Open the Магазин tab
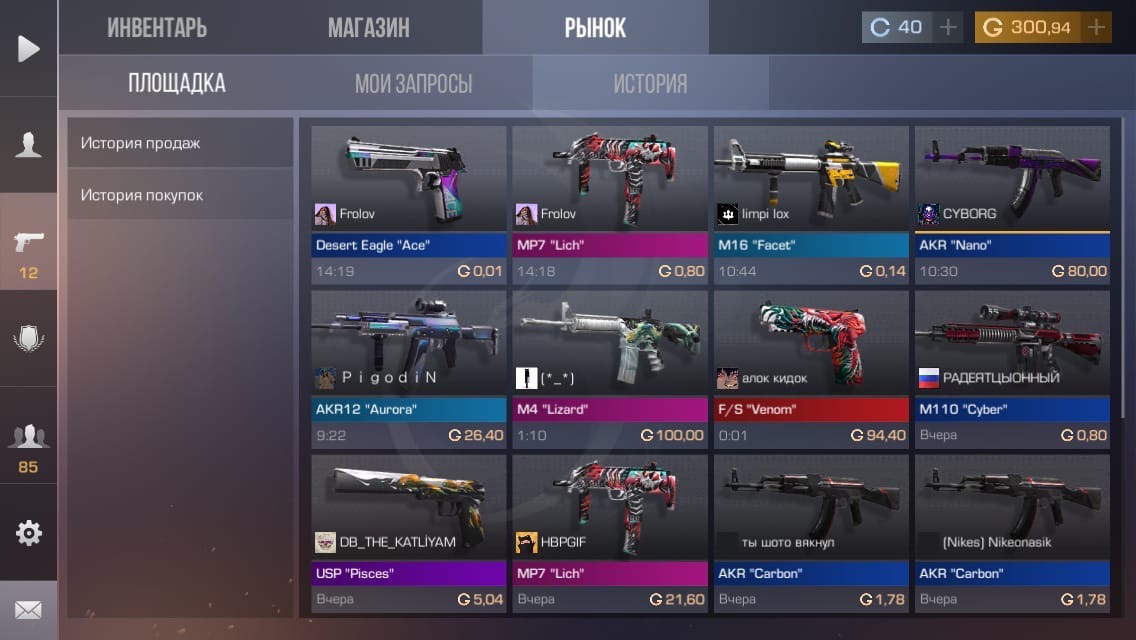The height and width of the screenshot is (640, 1136). (368, 27)
